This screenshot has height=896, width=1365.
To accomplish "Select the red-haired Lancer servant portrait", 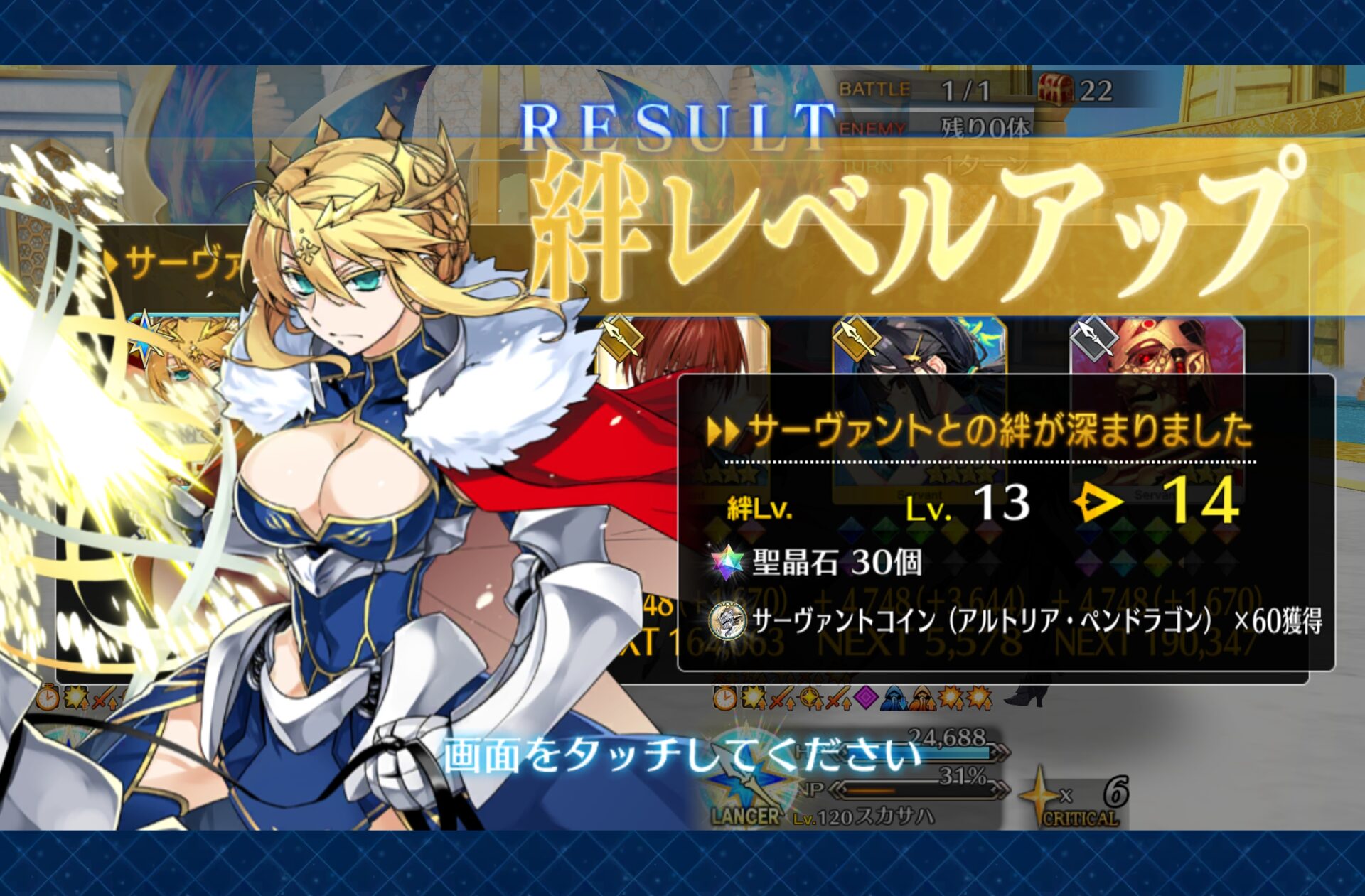I will pos(686,348).
